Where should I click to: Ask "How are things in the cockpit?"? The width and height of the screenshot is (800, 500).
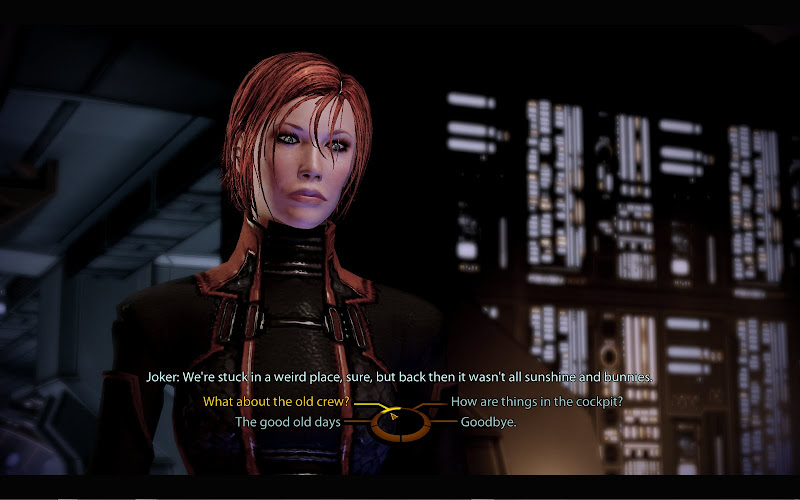pyautogui.click(x=538, y=402)
